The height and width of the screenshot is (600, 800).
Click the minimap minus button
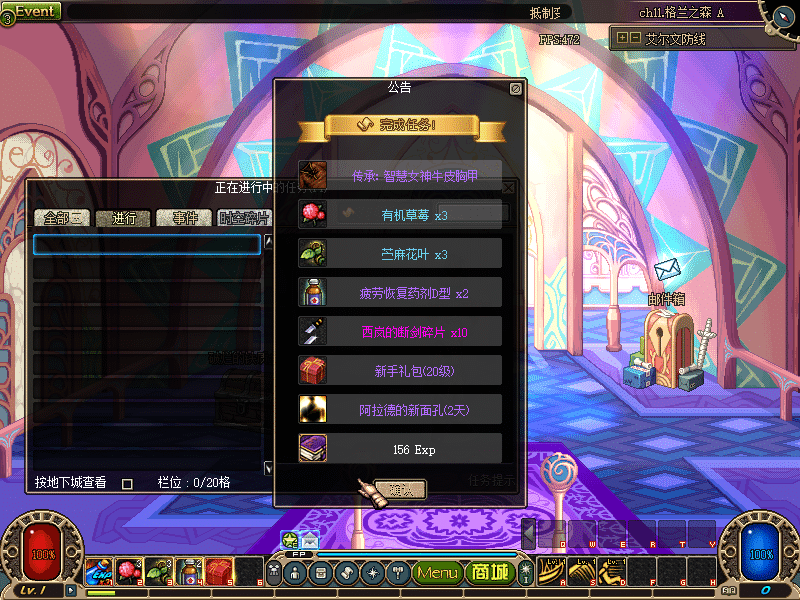[636, 38]
